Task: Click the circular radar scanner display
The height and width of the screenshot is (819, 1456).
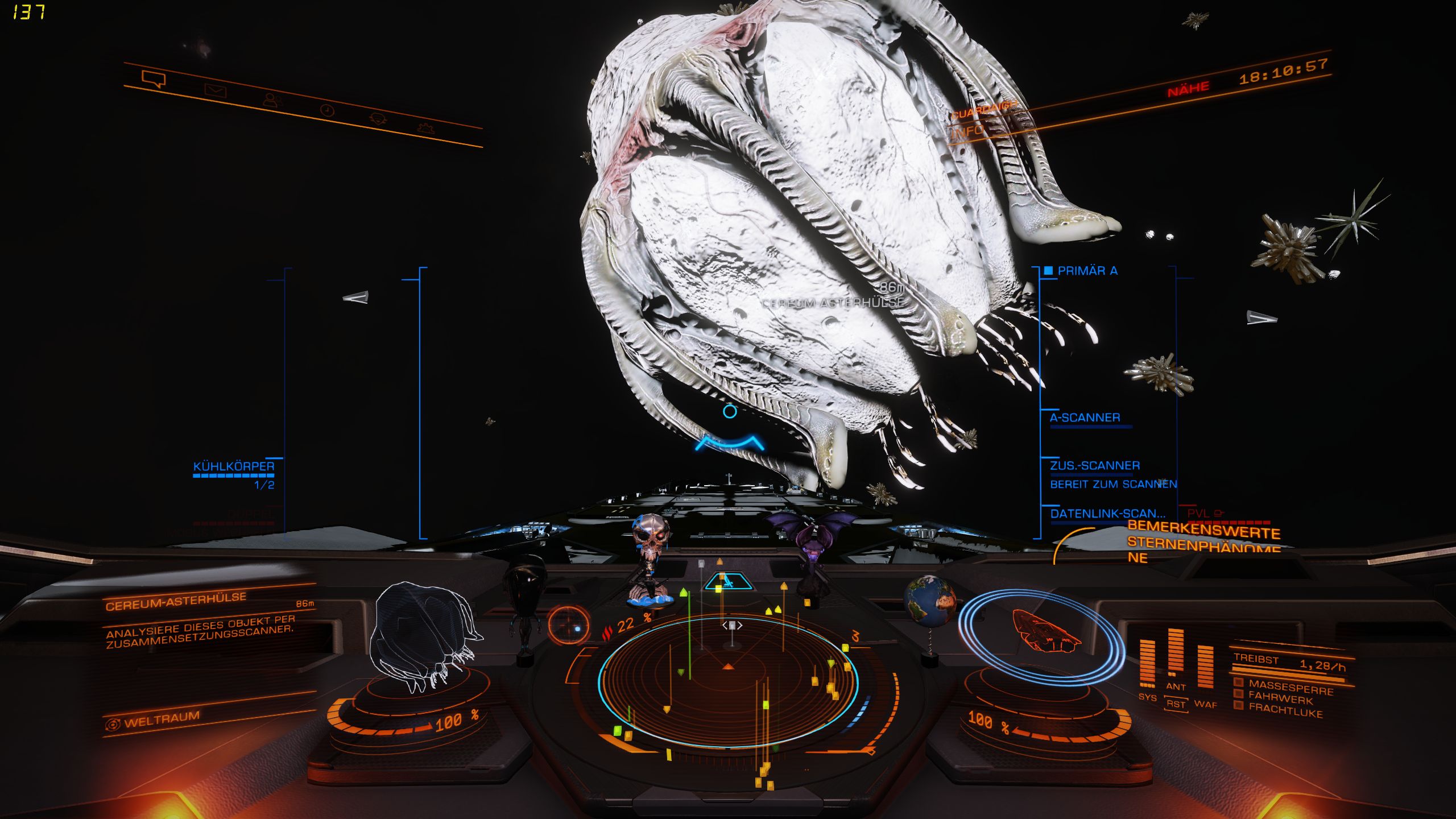Action: pyautogui.click(x=727, y=680)
